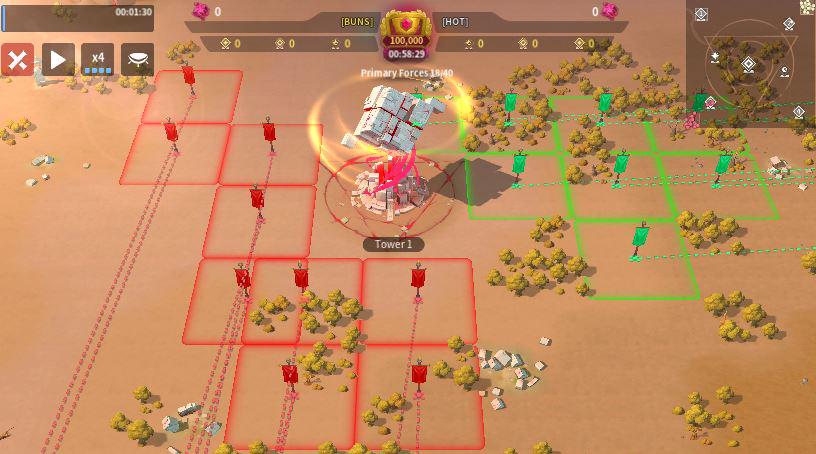Close the replay with the red X button
816x454 pixels.
pos(17,60)
